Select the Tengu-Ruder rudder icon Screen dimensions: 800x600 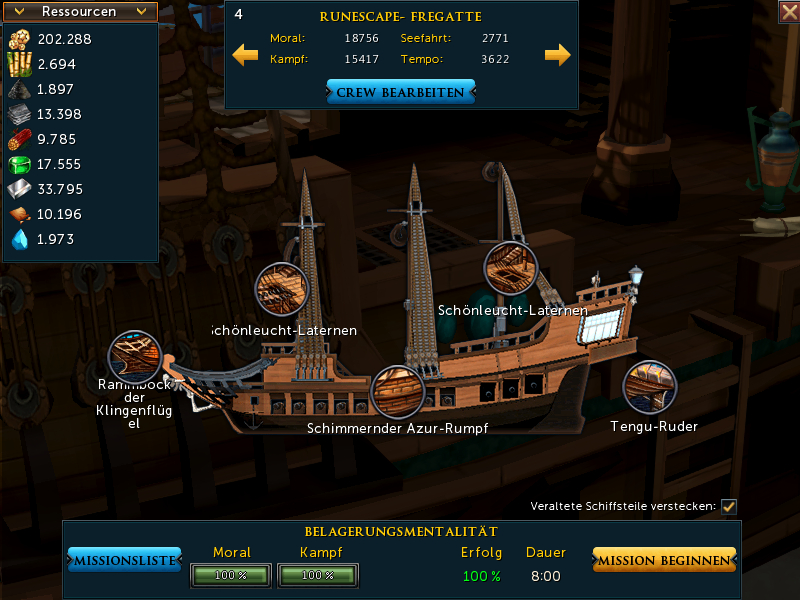click(x=650, y=387)
